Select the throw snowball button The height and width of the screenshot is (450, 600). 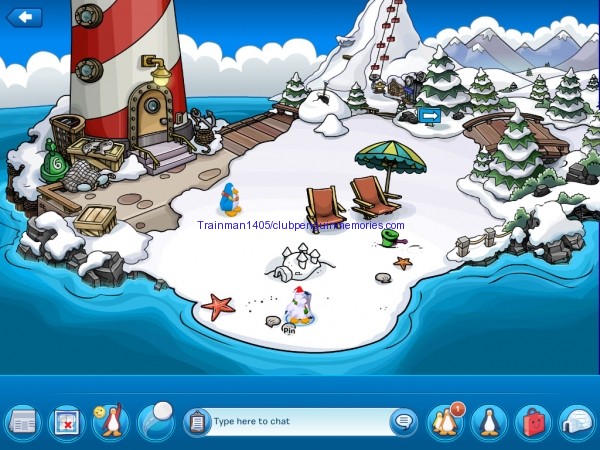click(x=155, y=420)
